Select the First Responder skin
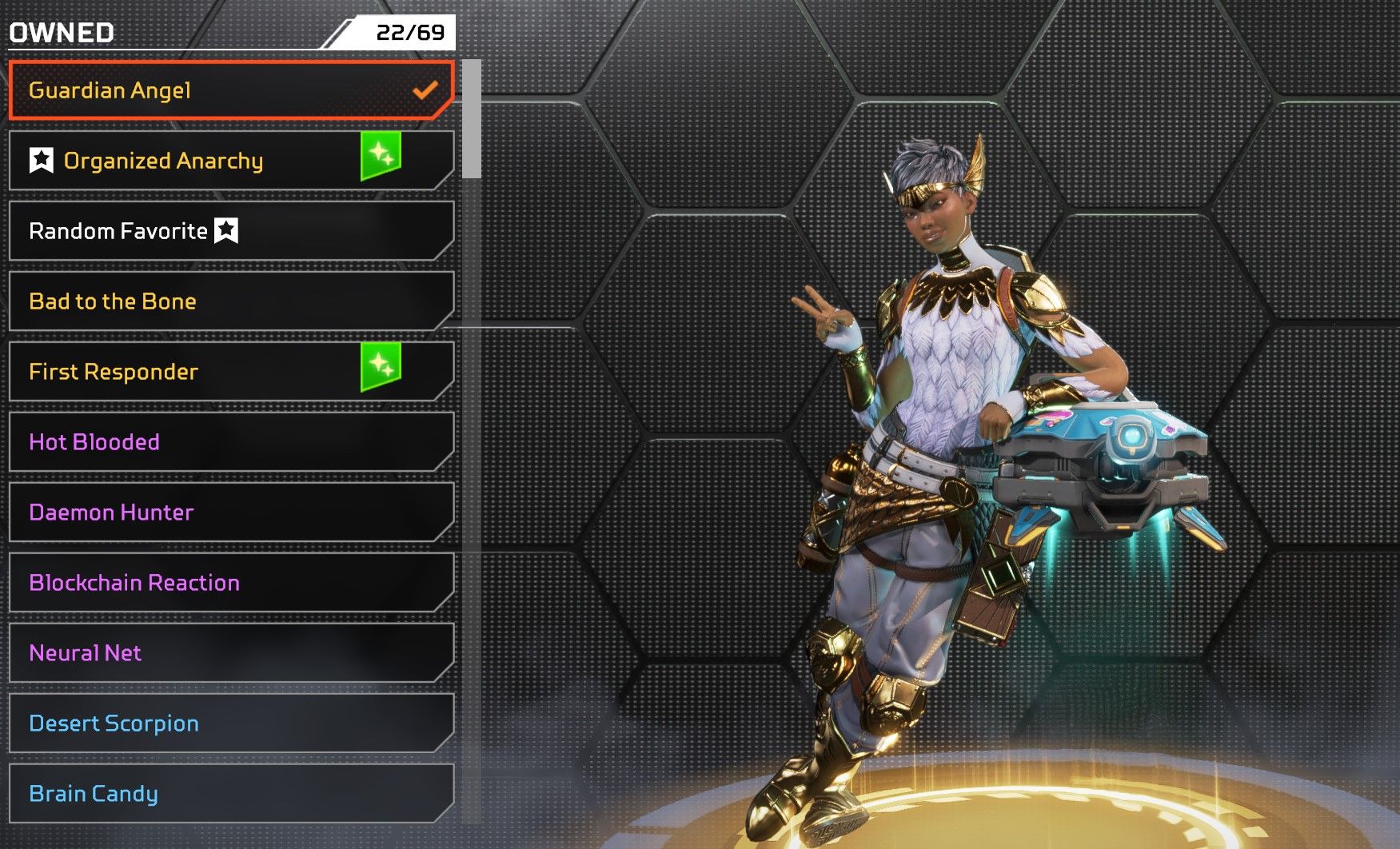The width and height of the screenshot is (1400, 849). pos(231,372)
